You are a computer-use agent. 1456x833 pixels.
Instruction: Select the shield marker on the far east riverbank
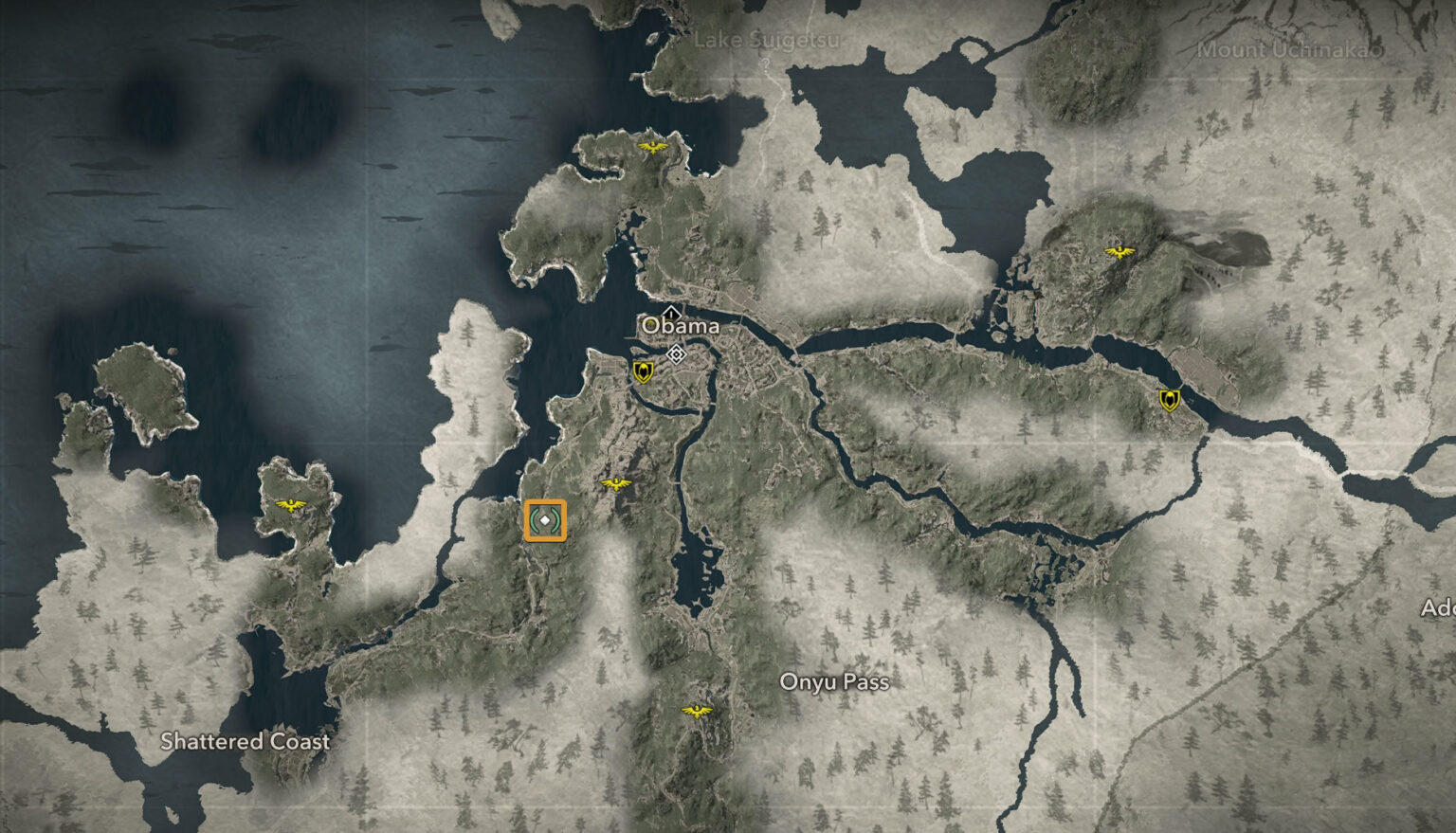point(1168,399)
